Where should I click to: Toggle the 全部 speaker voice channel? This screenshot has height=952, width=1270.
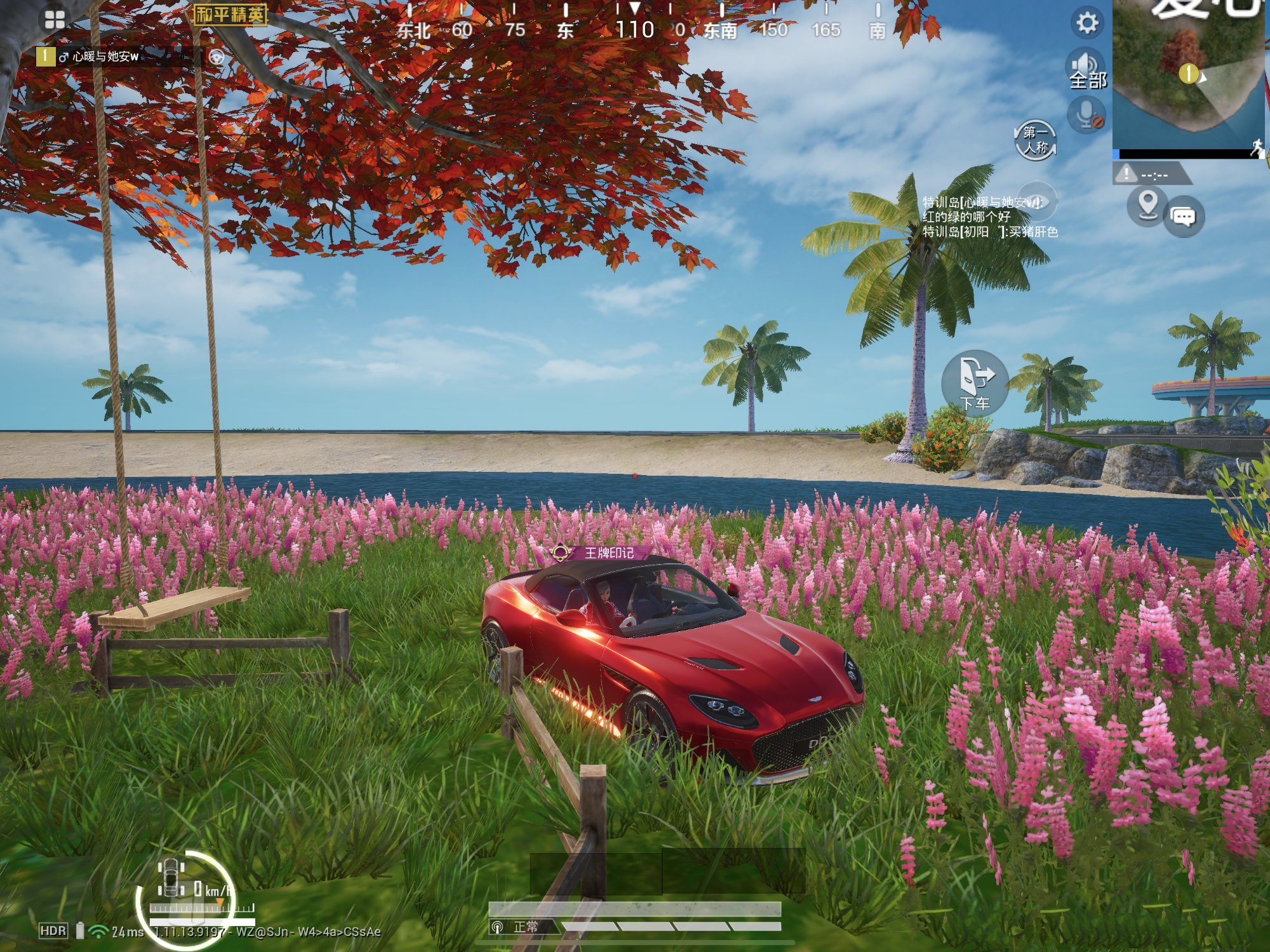click(1086, 69)
